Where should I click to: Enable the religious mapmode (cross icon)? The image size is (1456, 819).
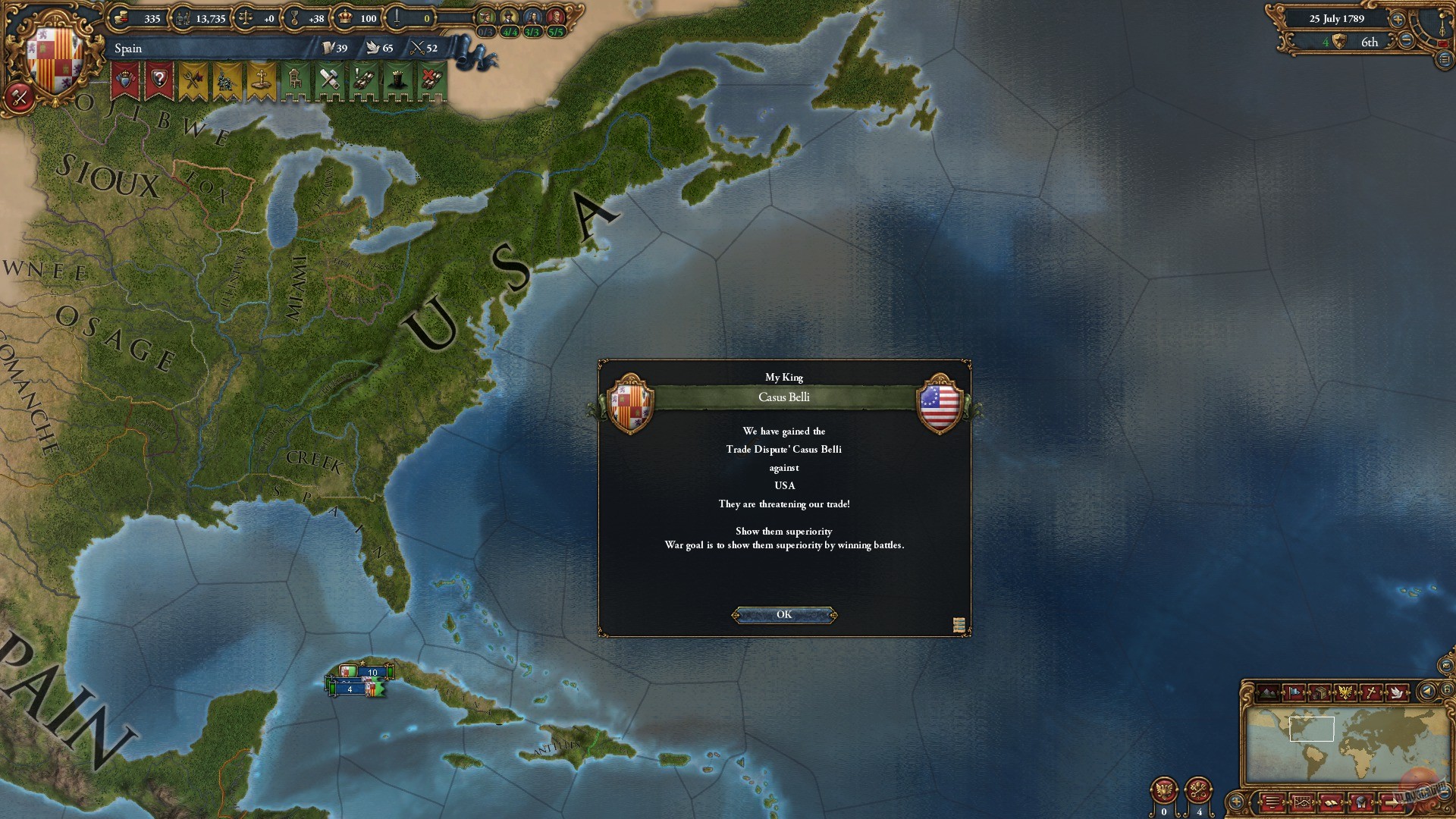point(1371,692)
